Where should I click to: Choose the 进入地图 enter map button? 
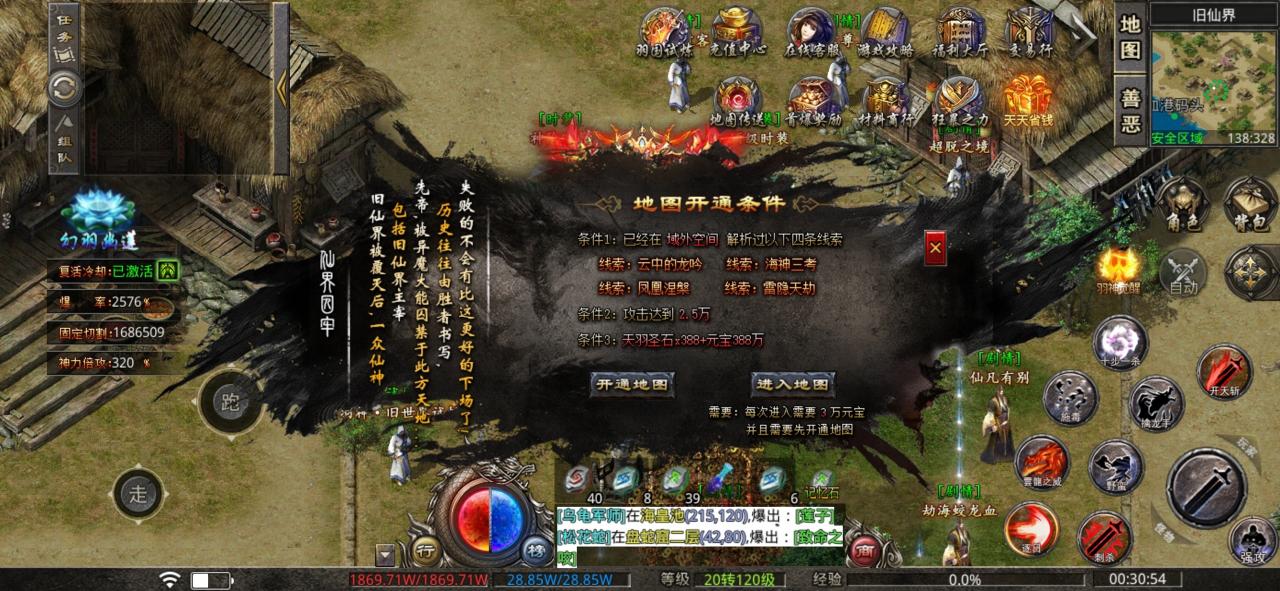tap(792, 385)
